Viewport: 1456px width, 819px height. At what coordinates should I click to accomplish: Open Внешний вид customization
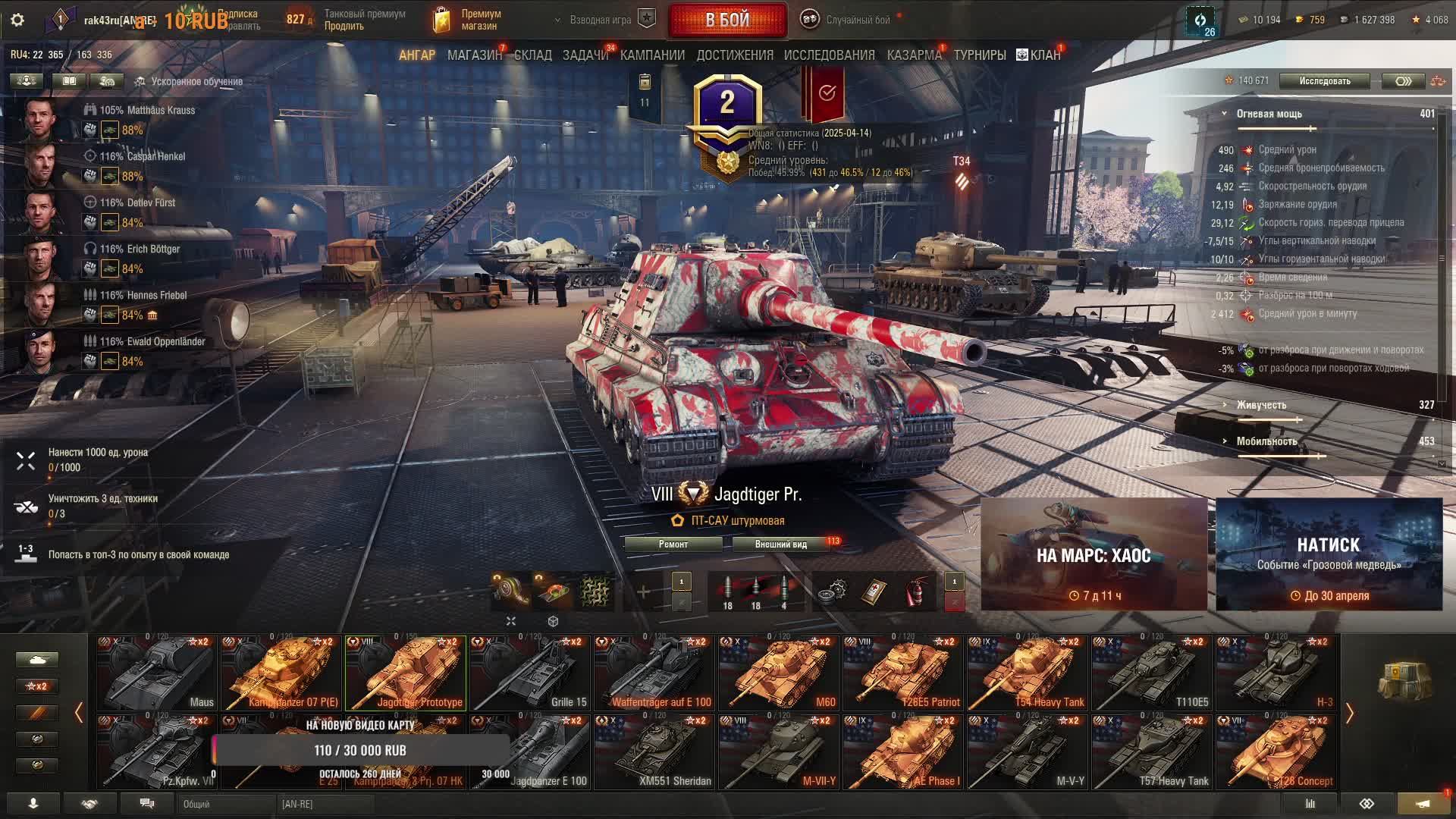tap(780, 544)
